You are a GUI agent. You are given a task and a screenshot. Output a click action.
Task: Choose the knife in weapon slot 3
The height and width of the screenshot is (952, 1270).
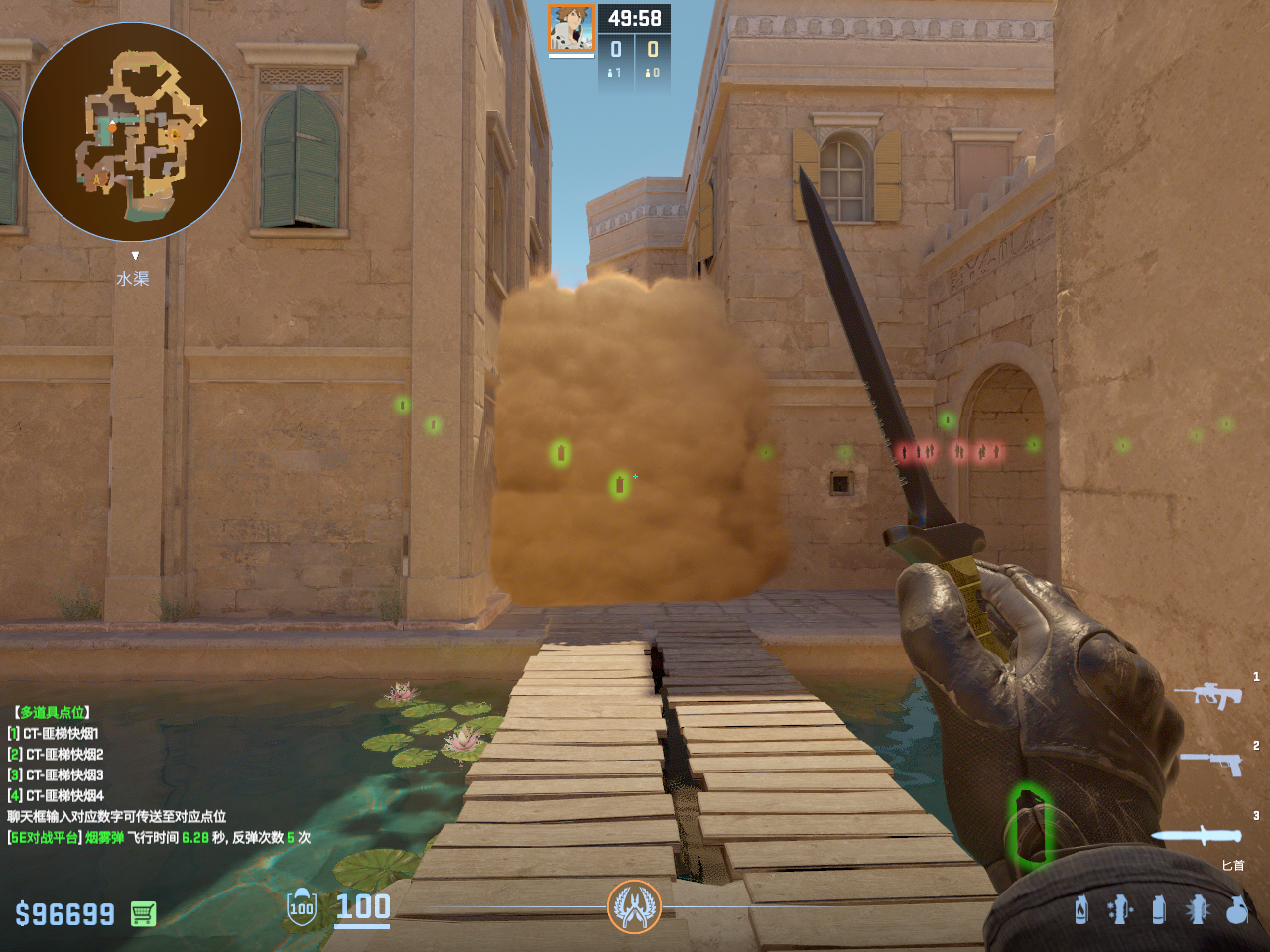[x=1197, y=835]
